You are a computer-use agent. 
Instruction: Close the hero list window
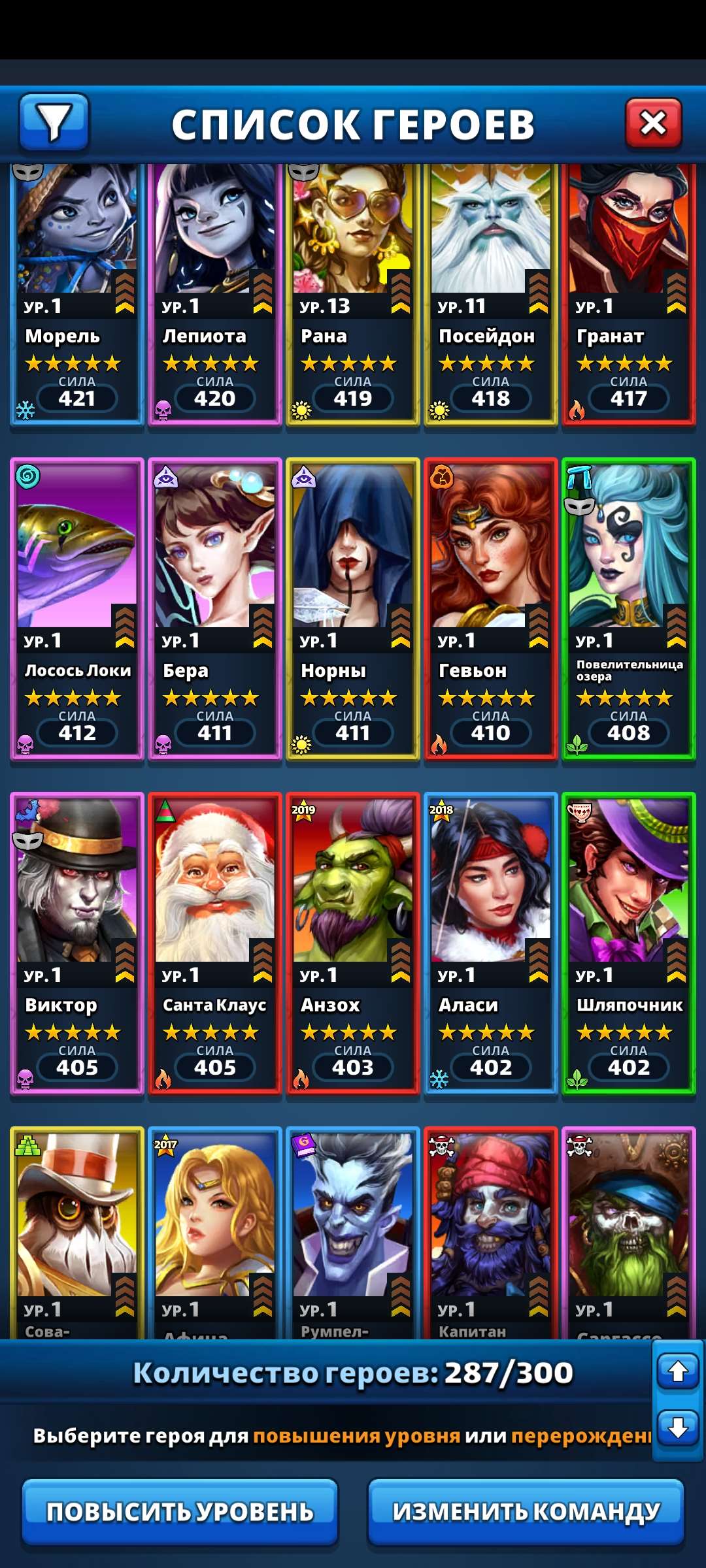[x=653, y=122]
